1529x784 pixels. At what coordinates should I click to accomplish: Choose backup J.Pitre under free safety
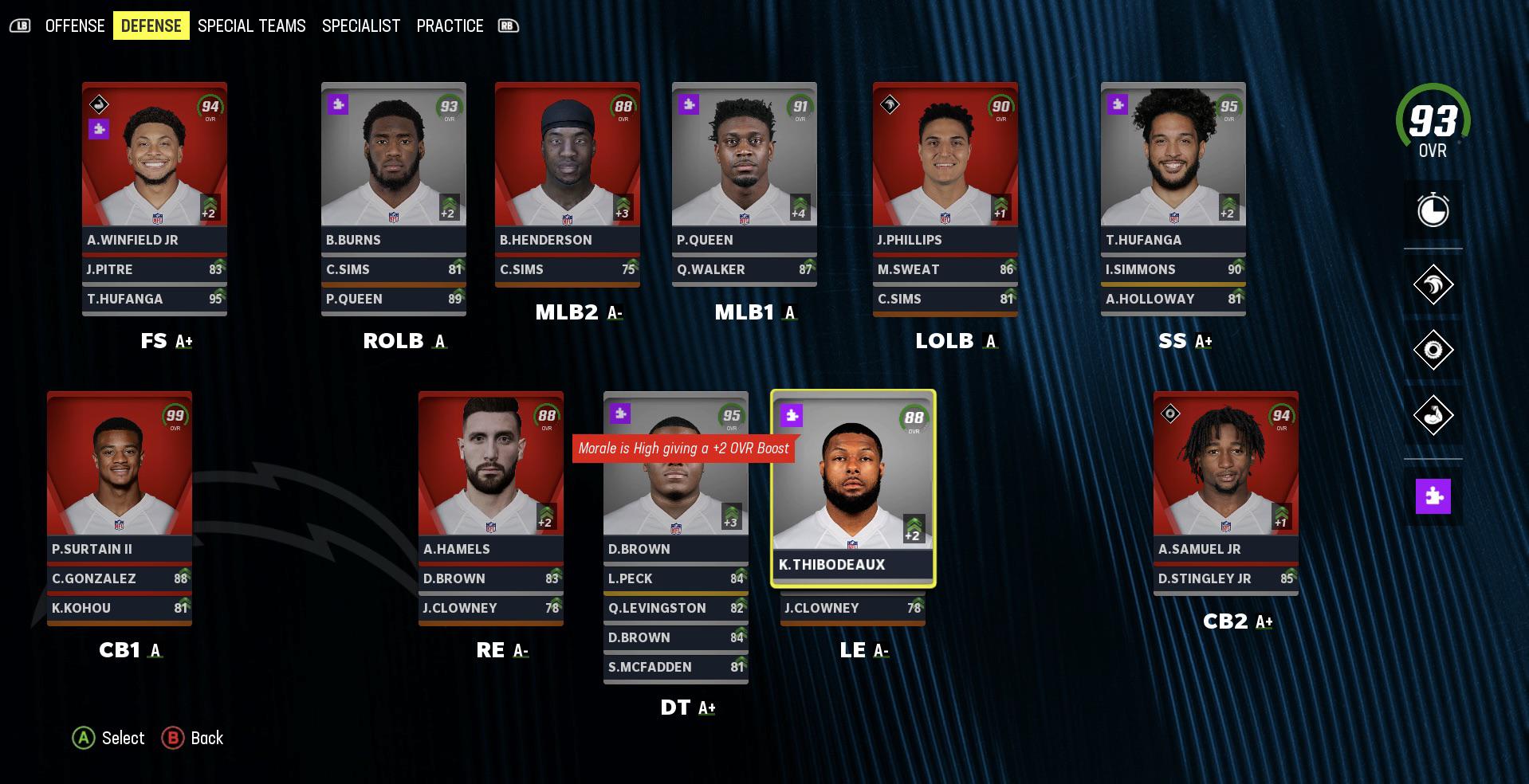point(155,269)
